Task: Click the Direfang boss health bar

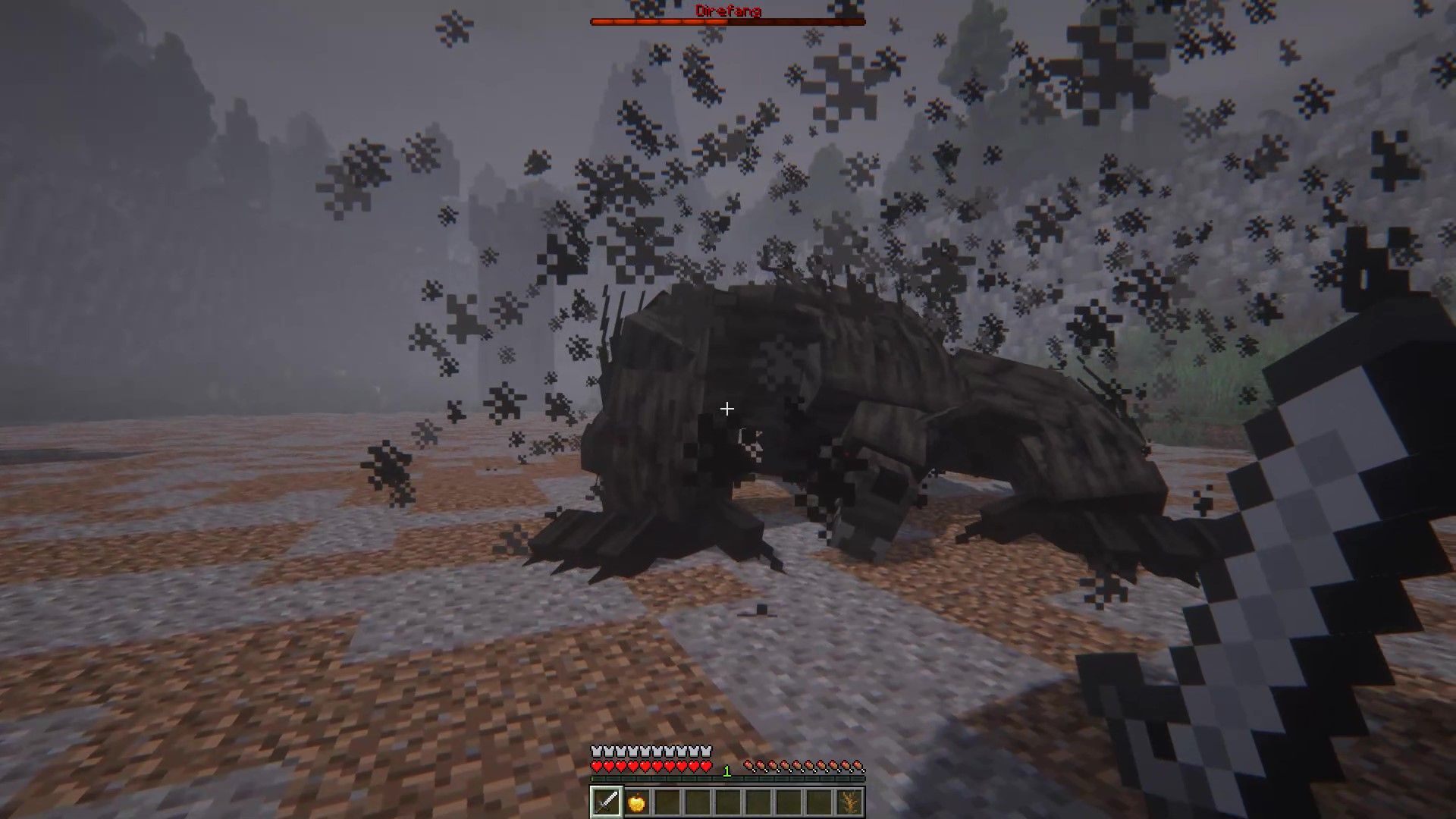Action: [x=726, y=22]
